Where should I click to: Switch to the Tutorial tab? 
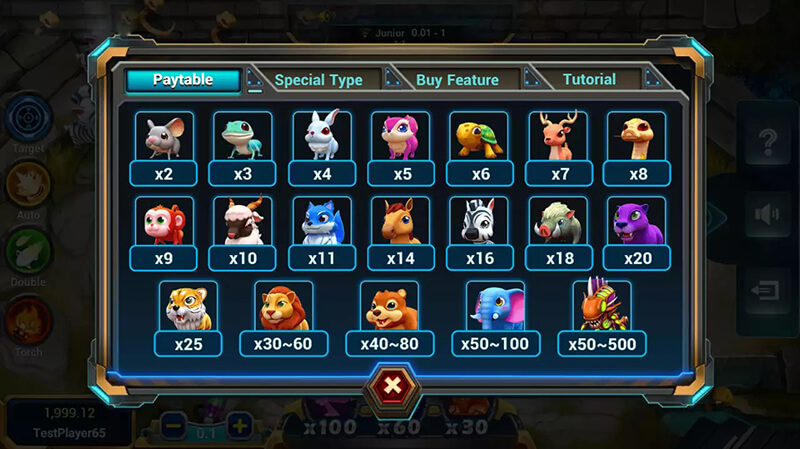[588, 80]
